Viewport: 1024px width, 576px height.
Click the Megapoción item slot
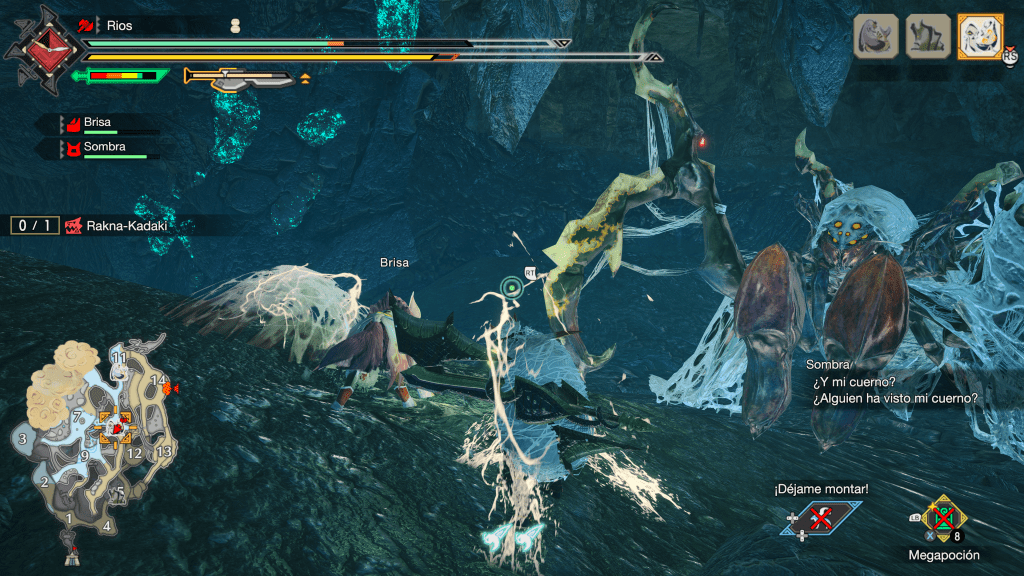tap(941, 518)
